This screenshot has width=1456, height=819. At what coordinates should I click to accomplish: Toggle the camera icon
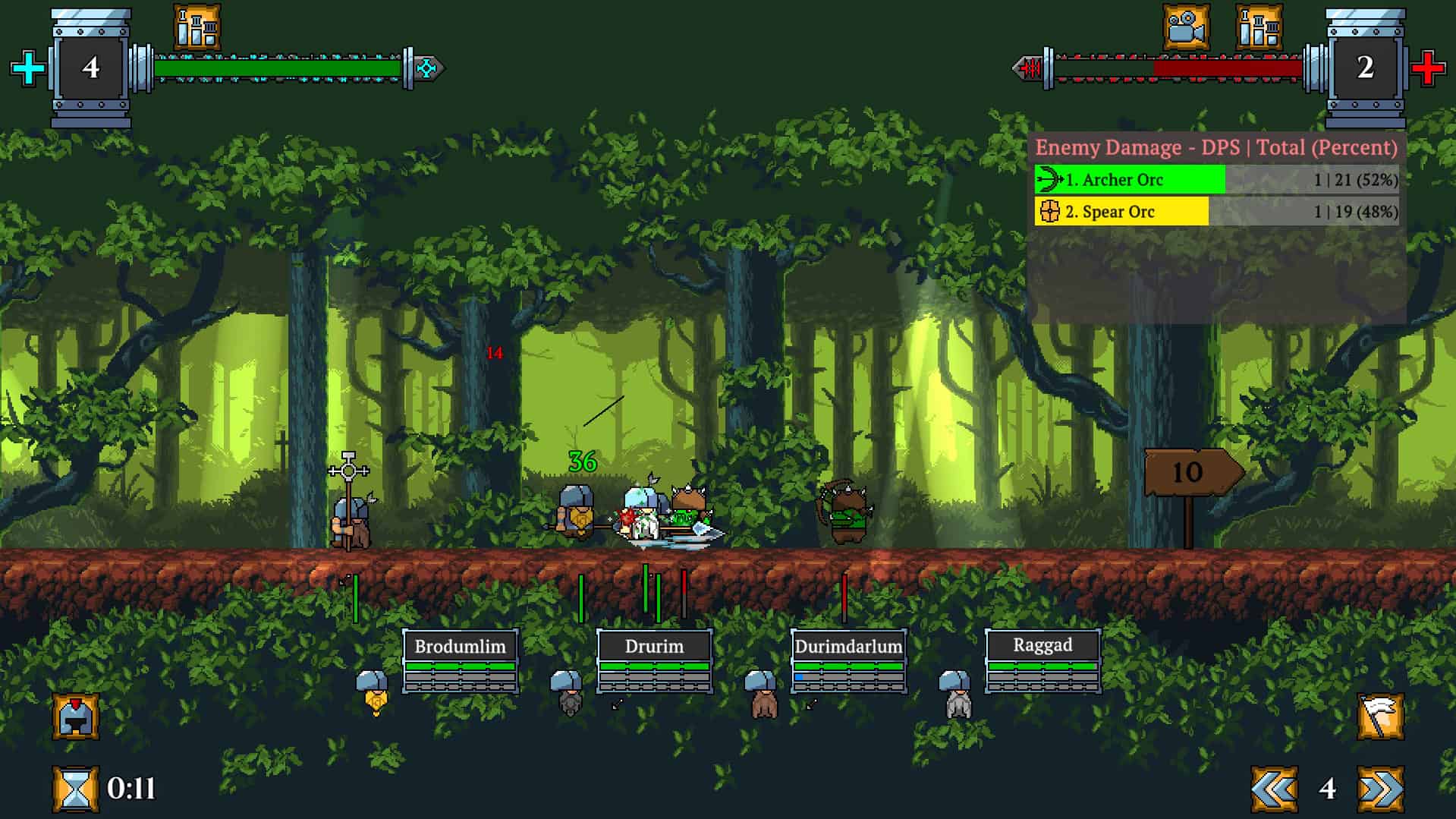1186,27
